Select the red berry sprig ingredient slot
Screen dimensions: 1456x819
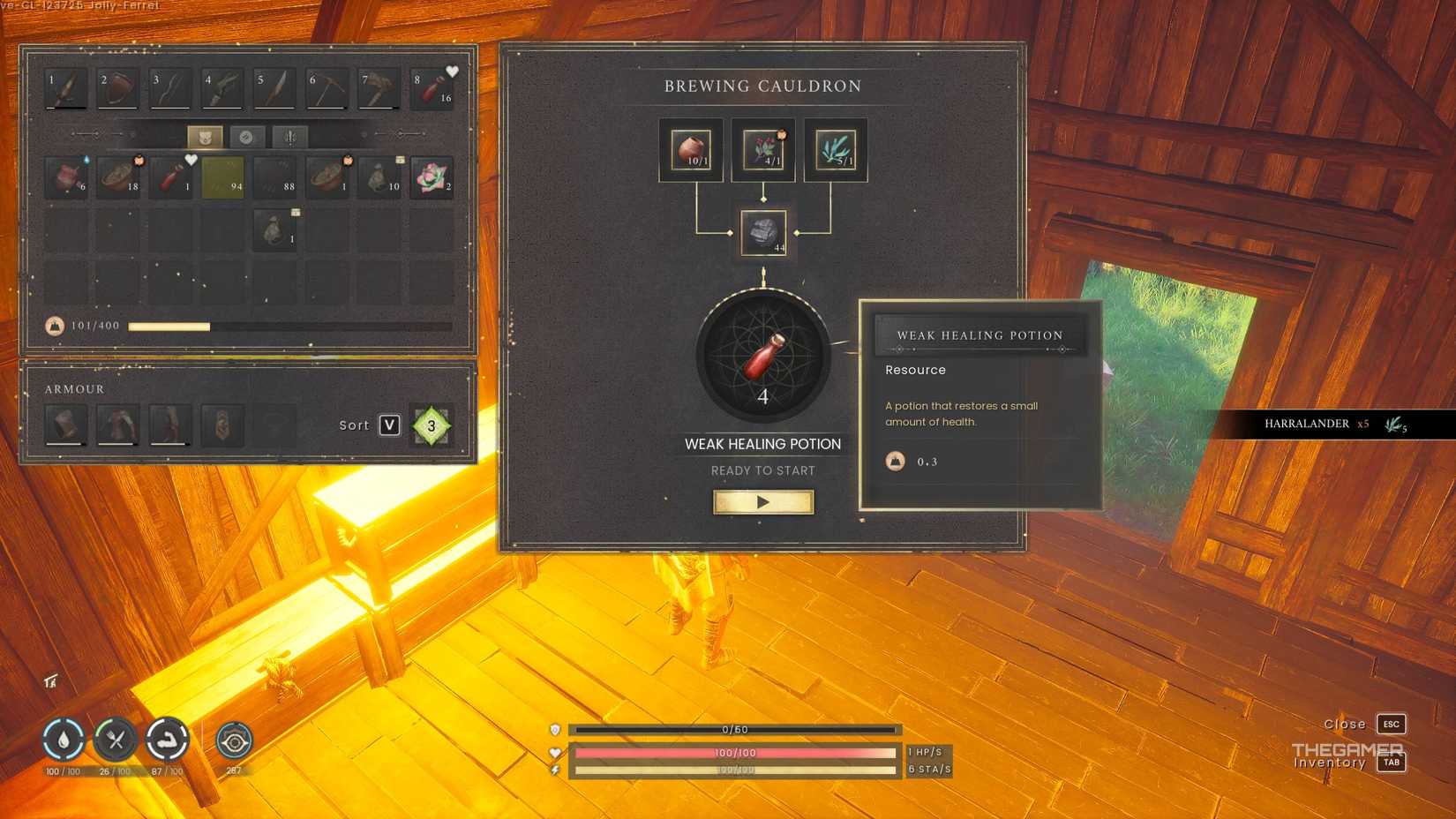pyautogui.click(x=763, y=150)
